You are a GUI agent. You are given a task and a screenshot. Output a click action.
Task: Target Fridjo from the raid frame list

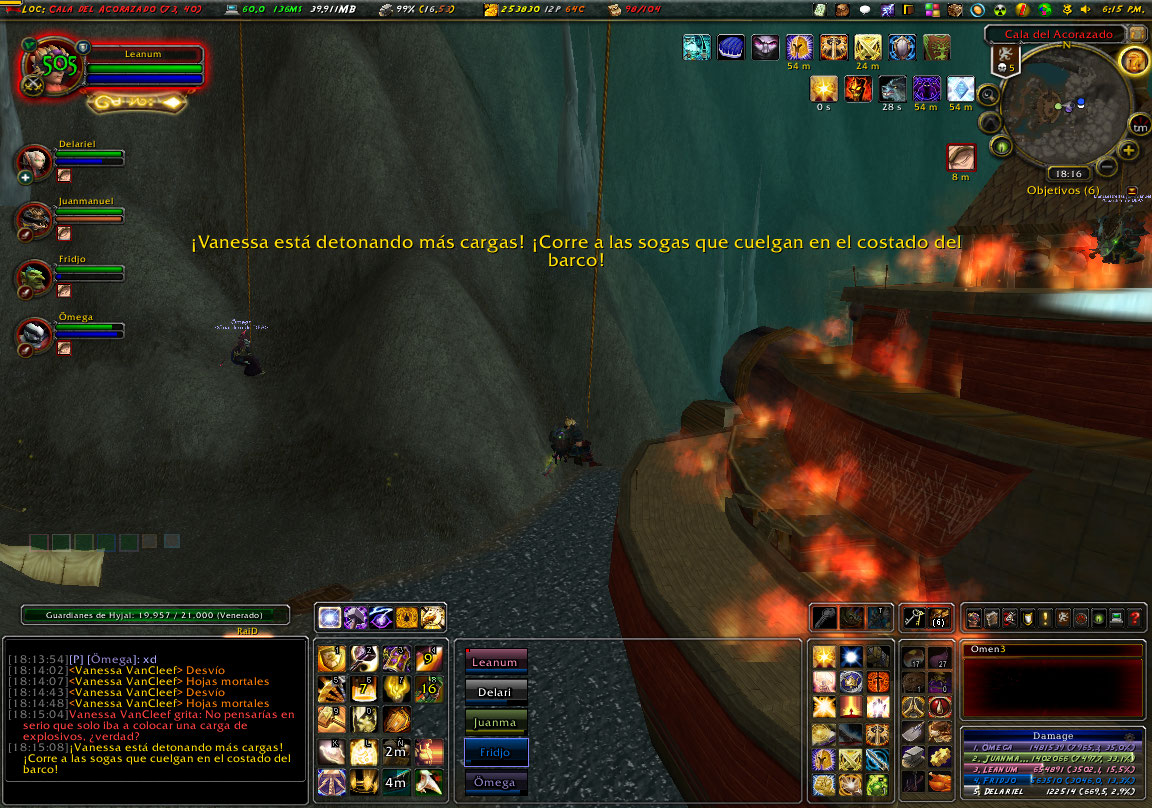click(x=496, y=752)
